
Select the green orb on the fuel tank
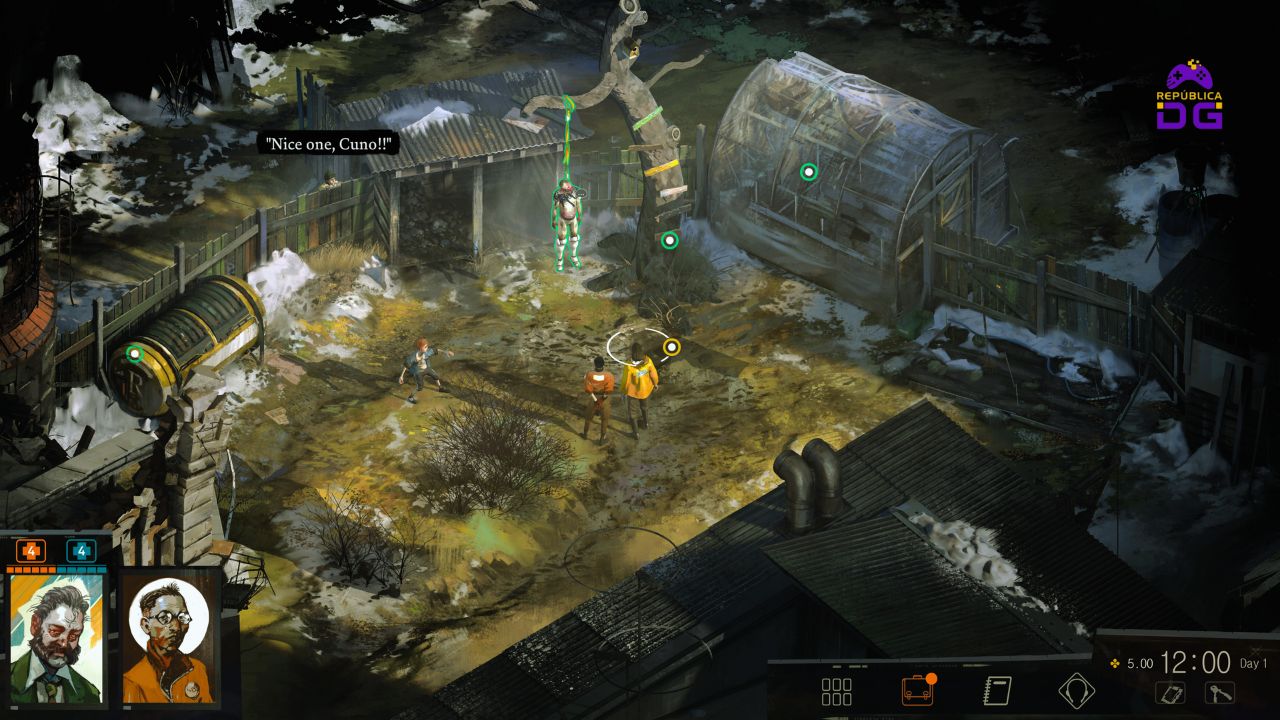(x=135, y=353)
